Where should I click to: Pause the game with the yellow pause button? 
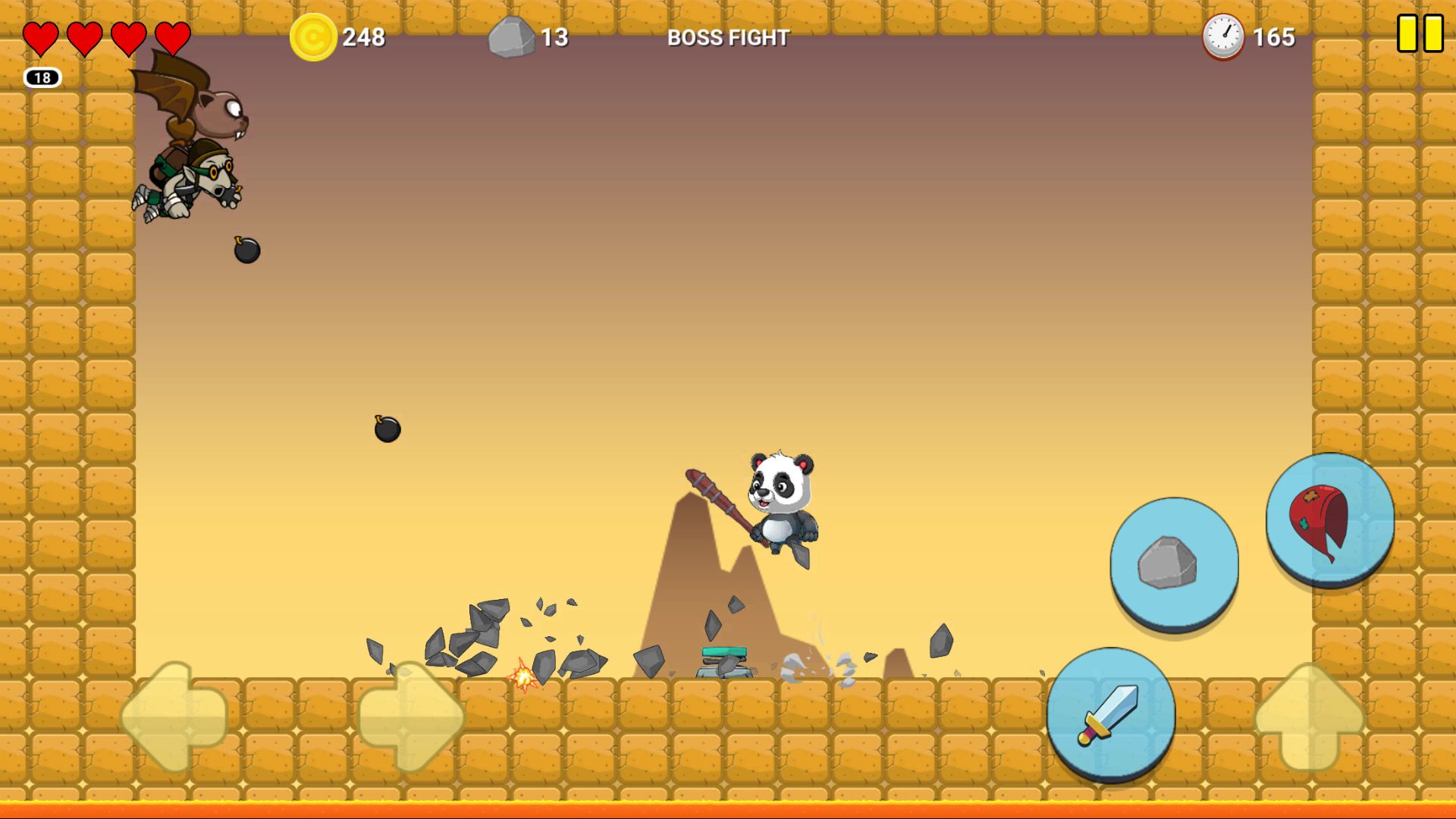[1420, 34]
